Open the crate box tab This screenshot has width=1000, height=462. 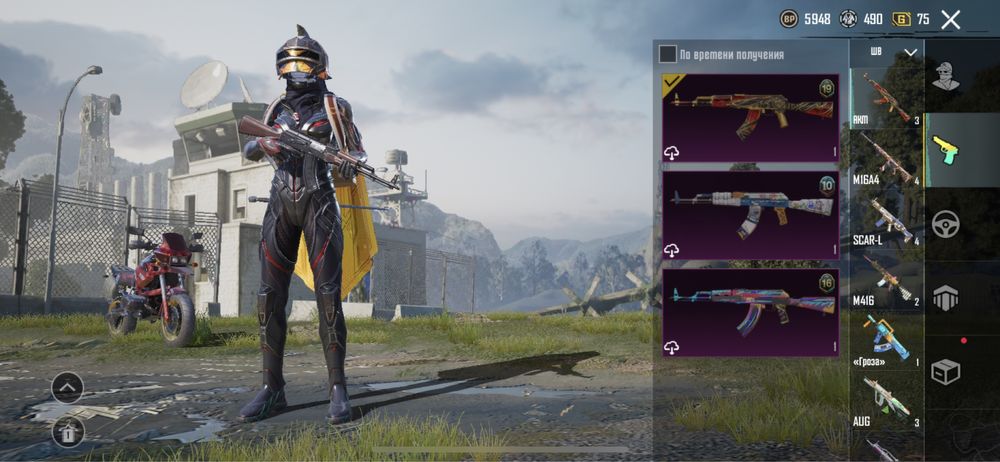click(x=946, y=371)
